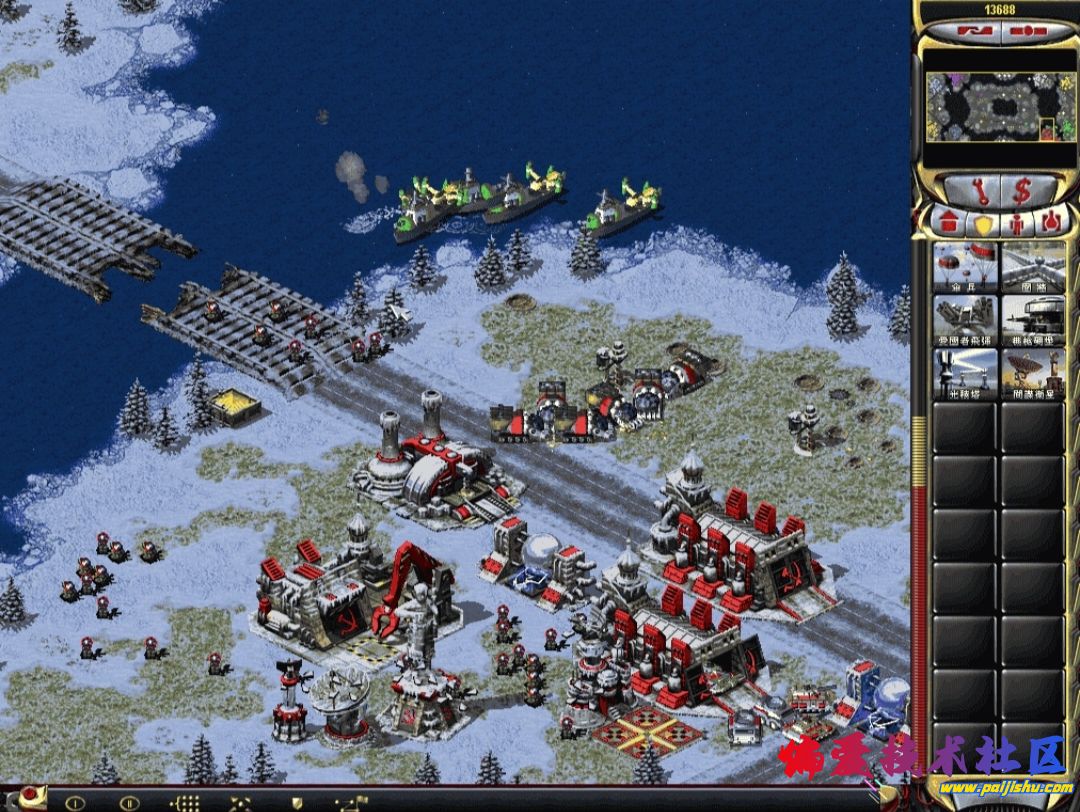Activate the dollar sign sell button
The height and width of the screenshot is (812, 1080).
point(1022,189)
